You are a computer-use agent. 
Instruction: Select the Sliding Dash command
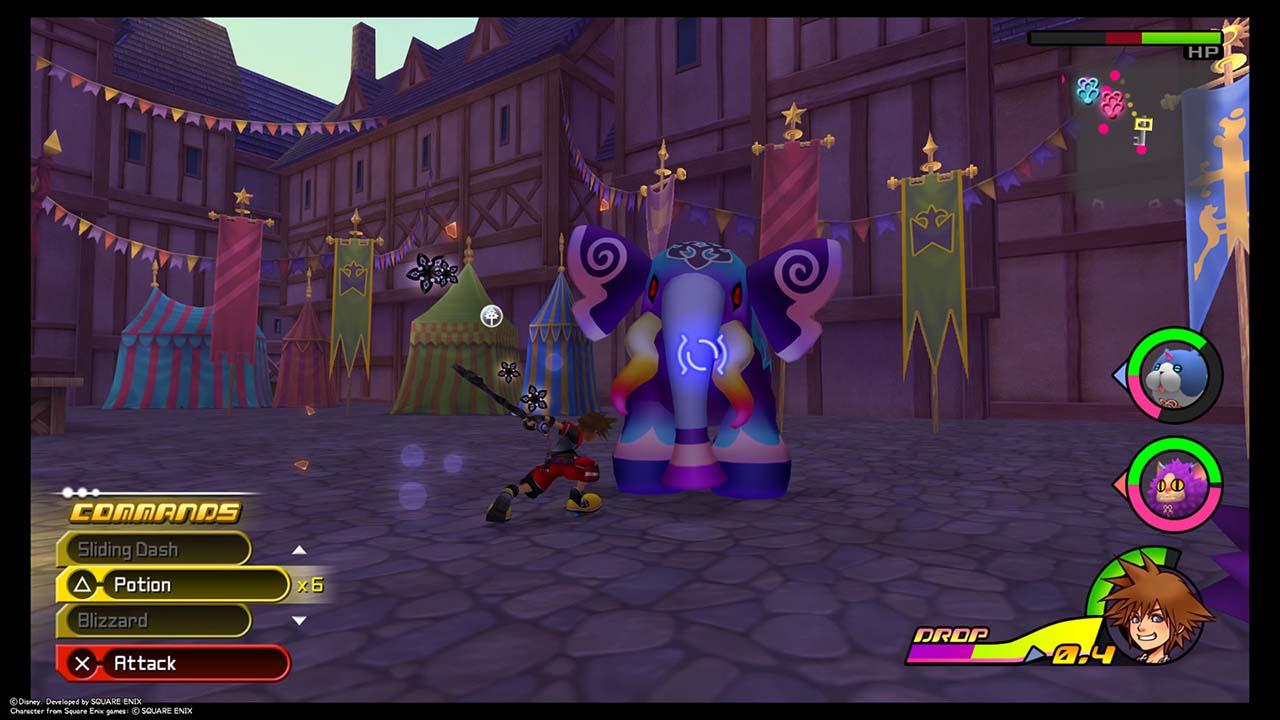153,549
